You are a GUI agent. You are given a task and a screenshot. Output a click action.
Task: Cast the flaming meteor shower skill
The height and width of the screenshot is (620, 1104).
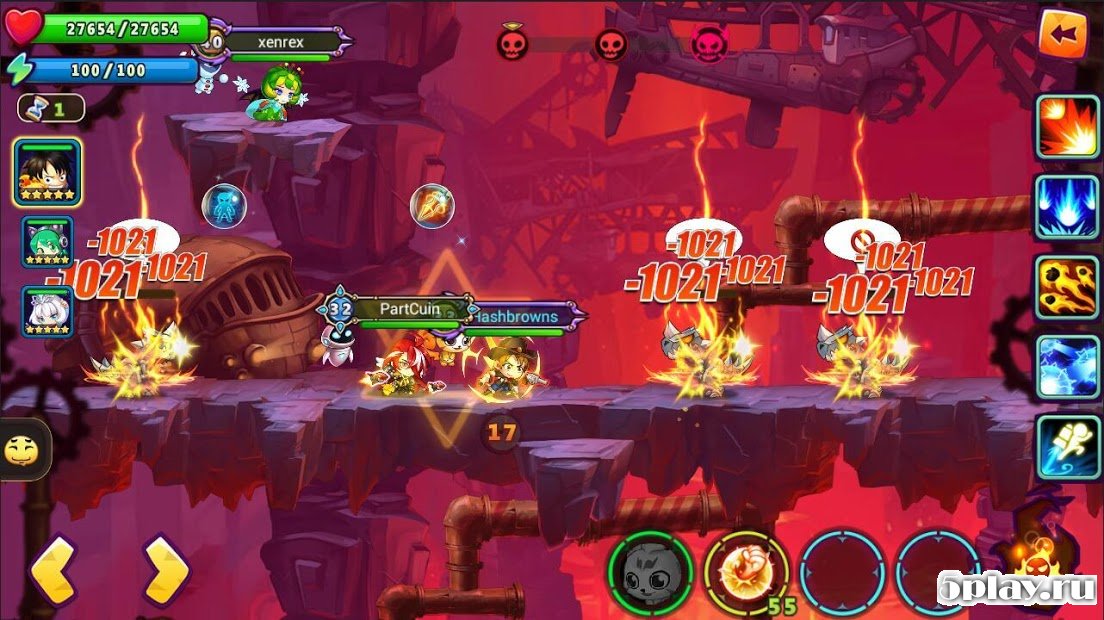coord(1067,287)
